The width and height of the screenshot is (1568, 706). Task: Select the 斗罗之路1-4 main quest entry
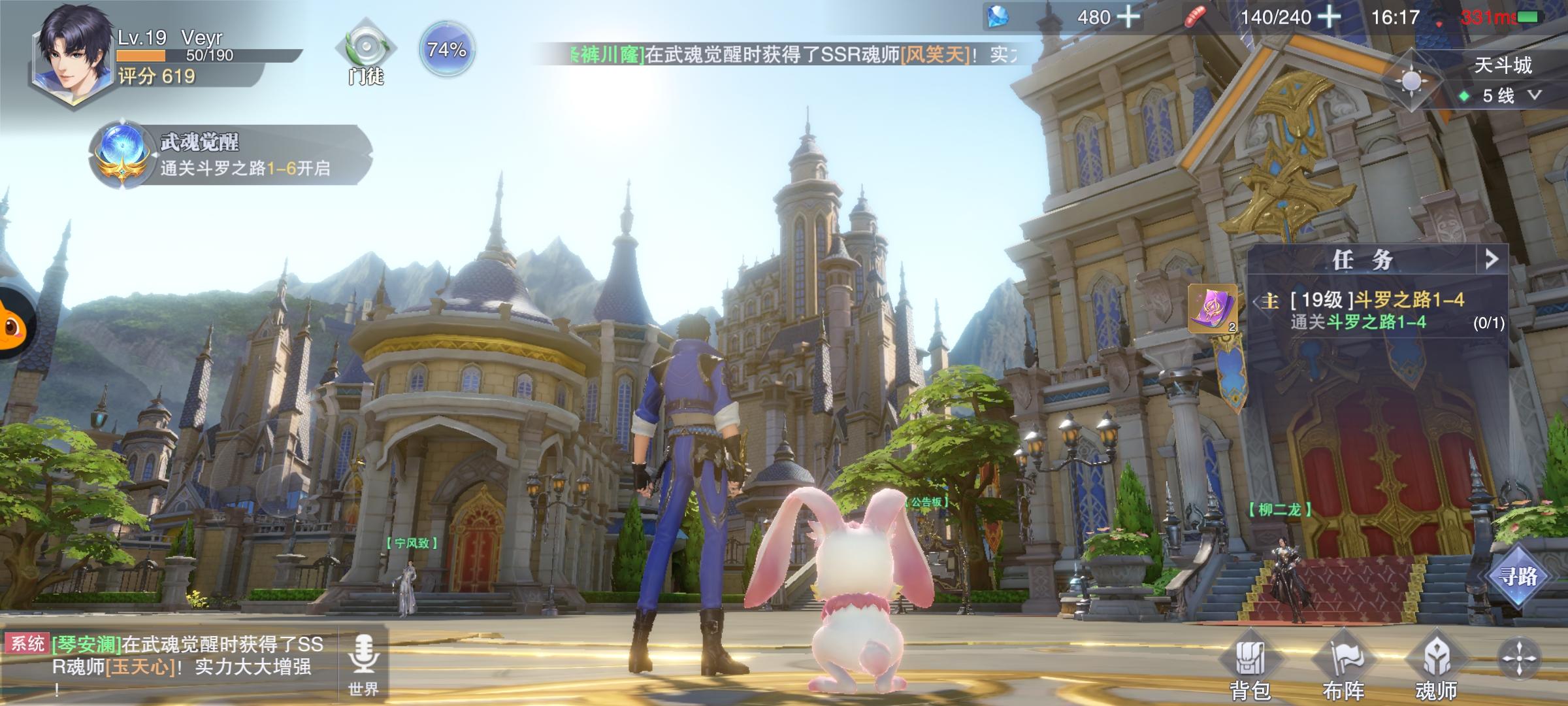click(1379, 311)
